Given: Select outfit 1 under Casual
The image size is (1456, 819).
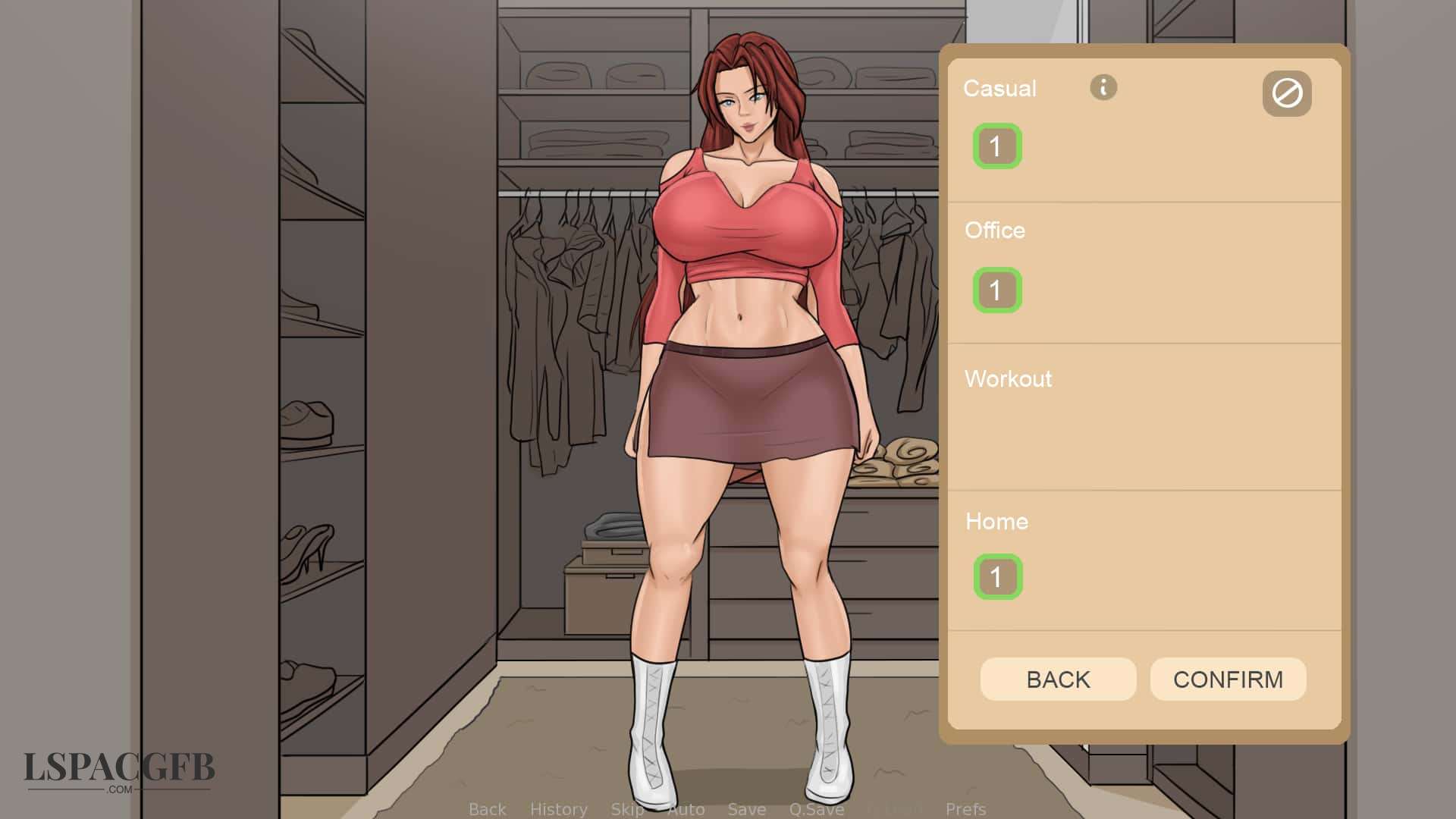Looking at the screenshot, I should coord(997,146).
